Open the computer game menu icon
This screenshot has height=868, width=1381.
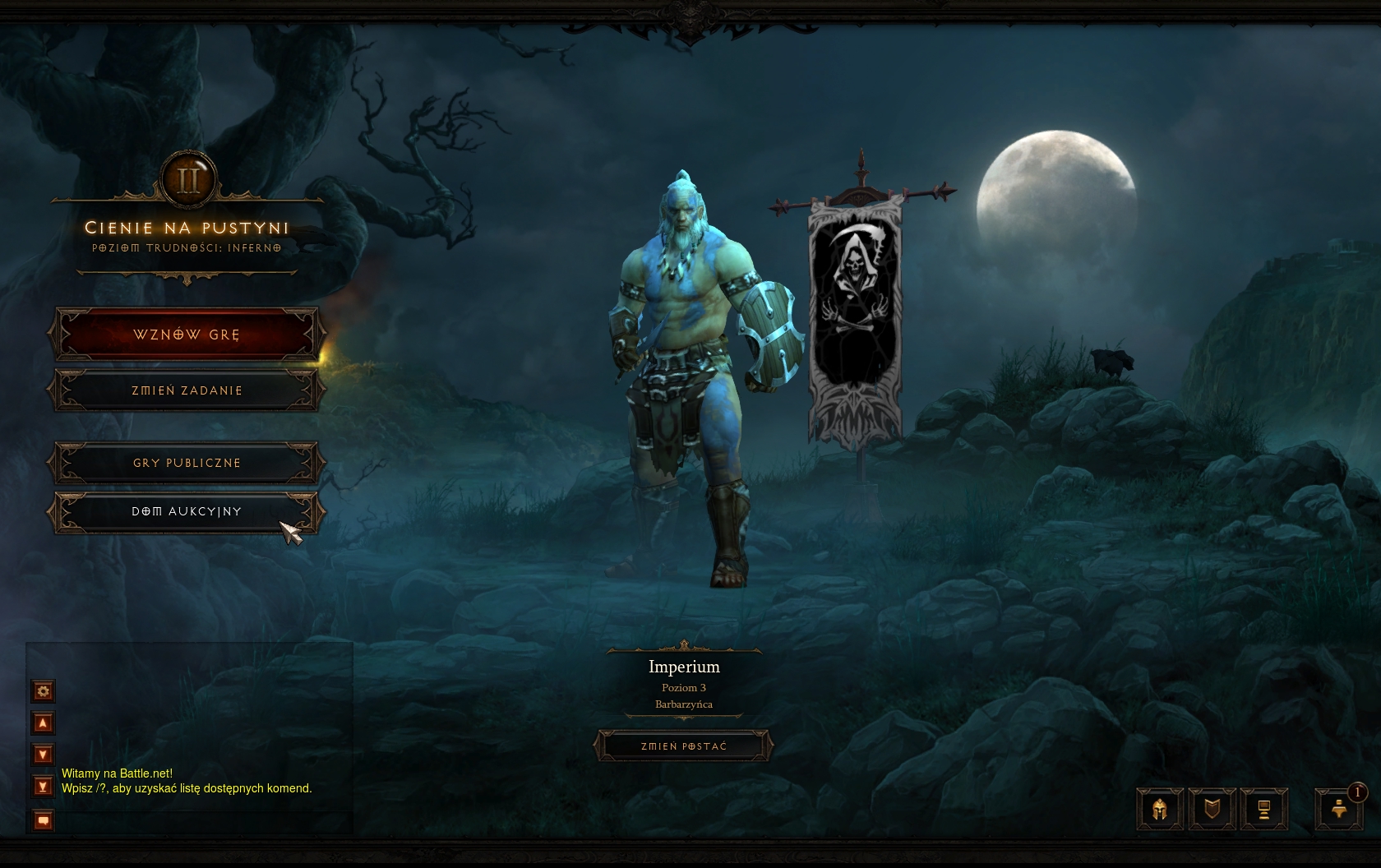1263,810
